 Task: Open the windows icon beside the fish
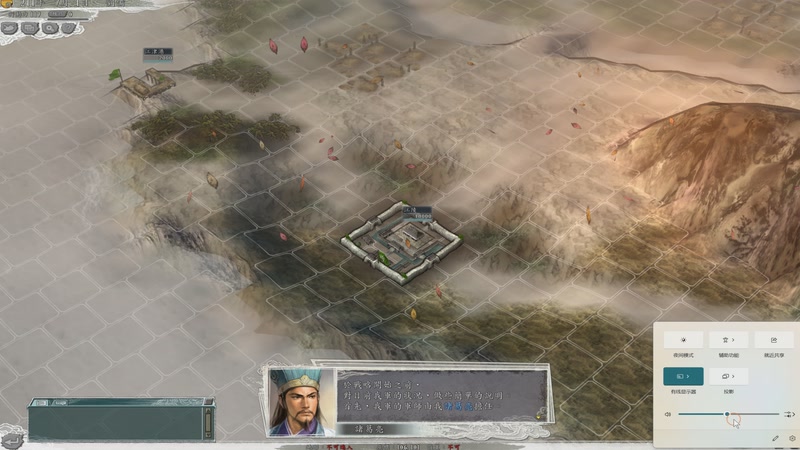click(29, 28)
